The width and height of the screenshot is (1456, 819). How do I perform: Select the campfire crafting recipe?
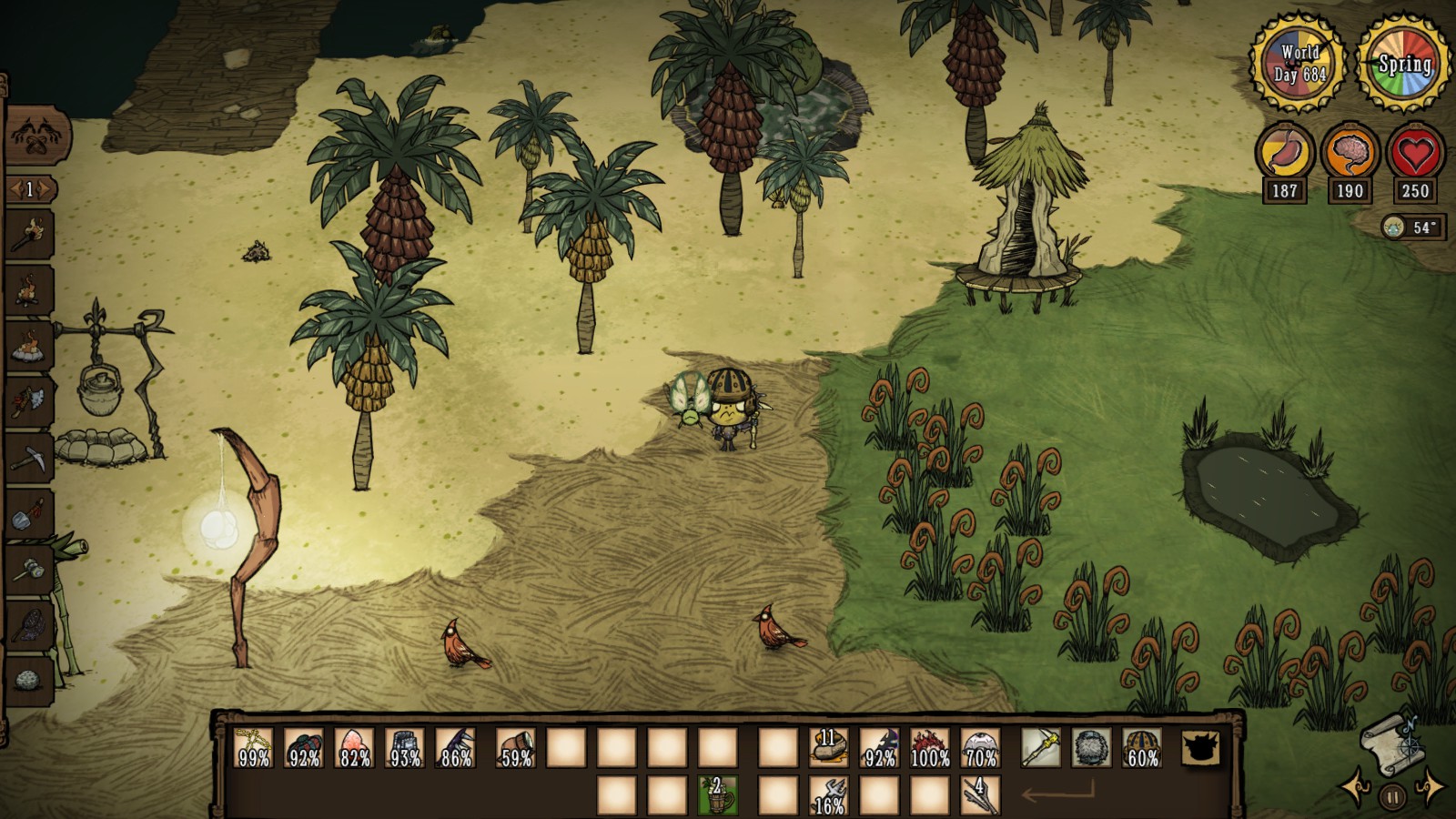[x=30, y=290]
